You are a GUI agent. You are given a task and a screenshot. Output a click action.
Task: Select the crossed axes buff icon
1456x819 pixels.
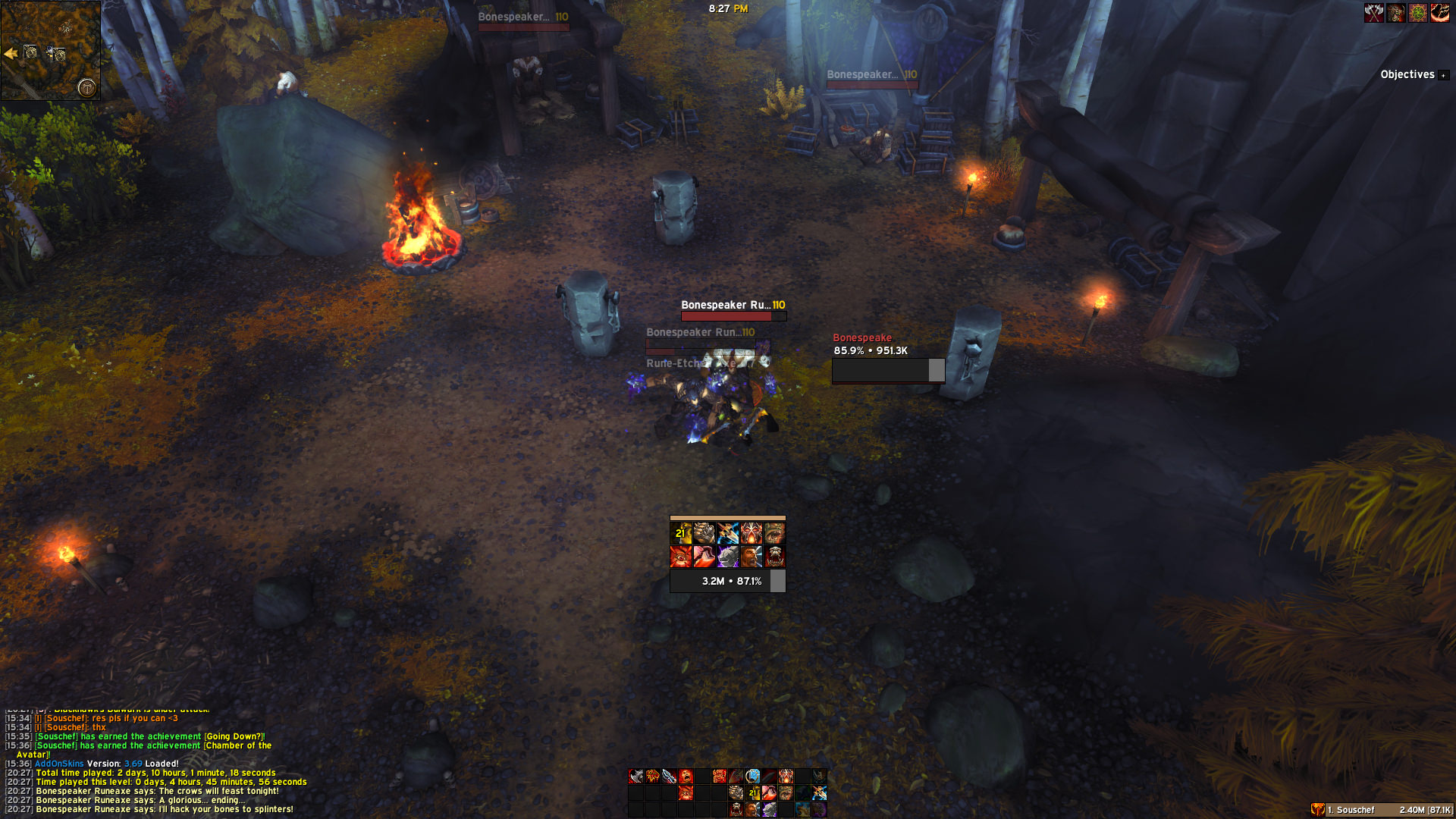(x=1373, y=13)
